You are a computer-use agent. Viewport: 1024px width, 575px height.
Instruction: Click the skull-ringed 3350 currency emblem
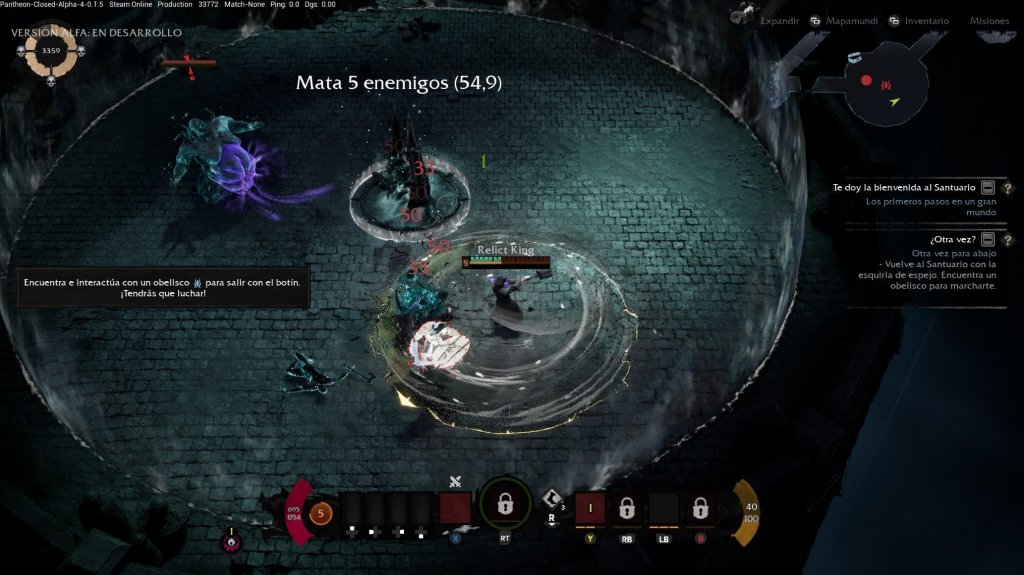[51, 52]
